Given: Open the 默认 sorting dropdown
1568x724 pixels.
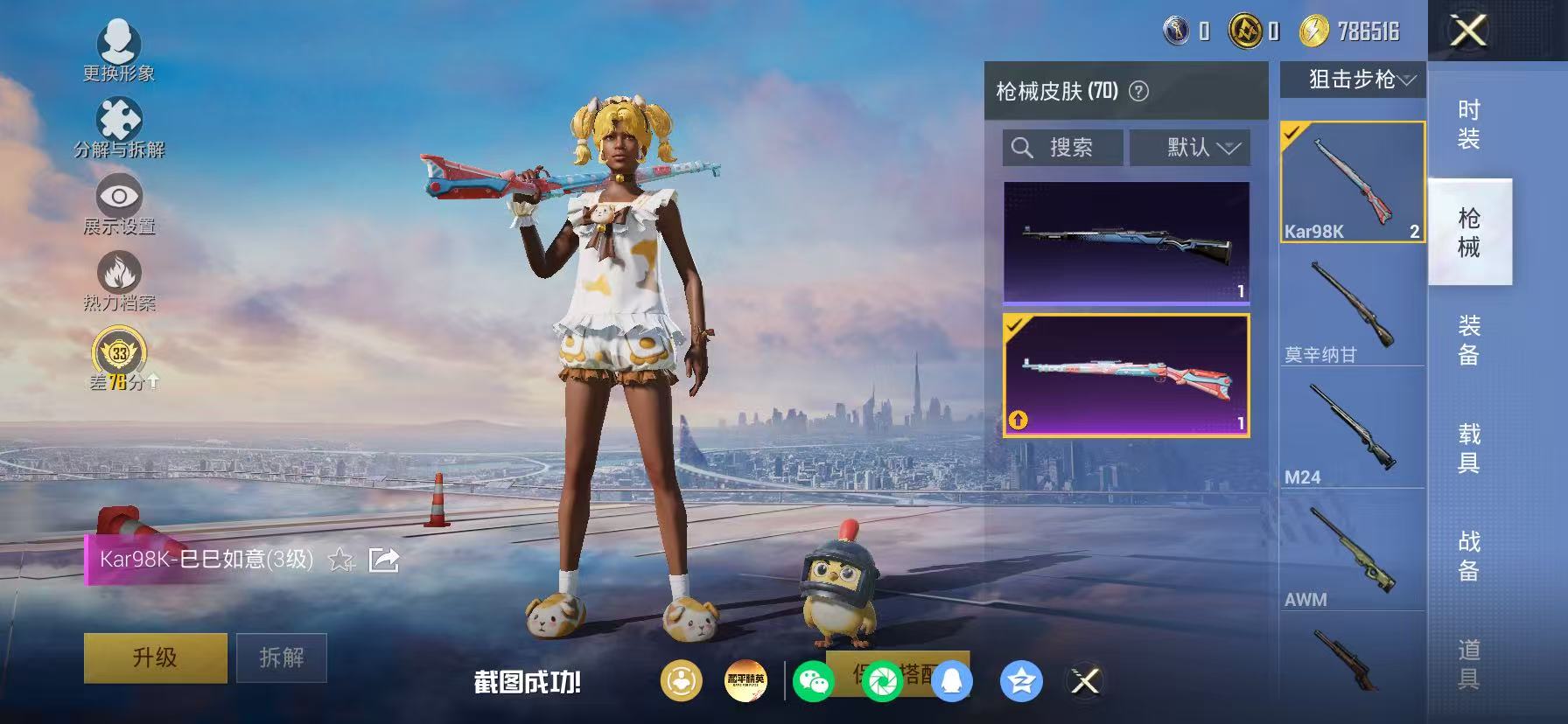Looking at the screenshot, I should pos(1192,147).
